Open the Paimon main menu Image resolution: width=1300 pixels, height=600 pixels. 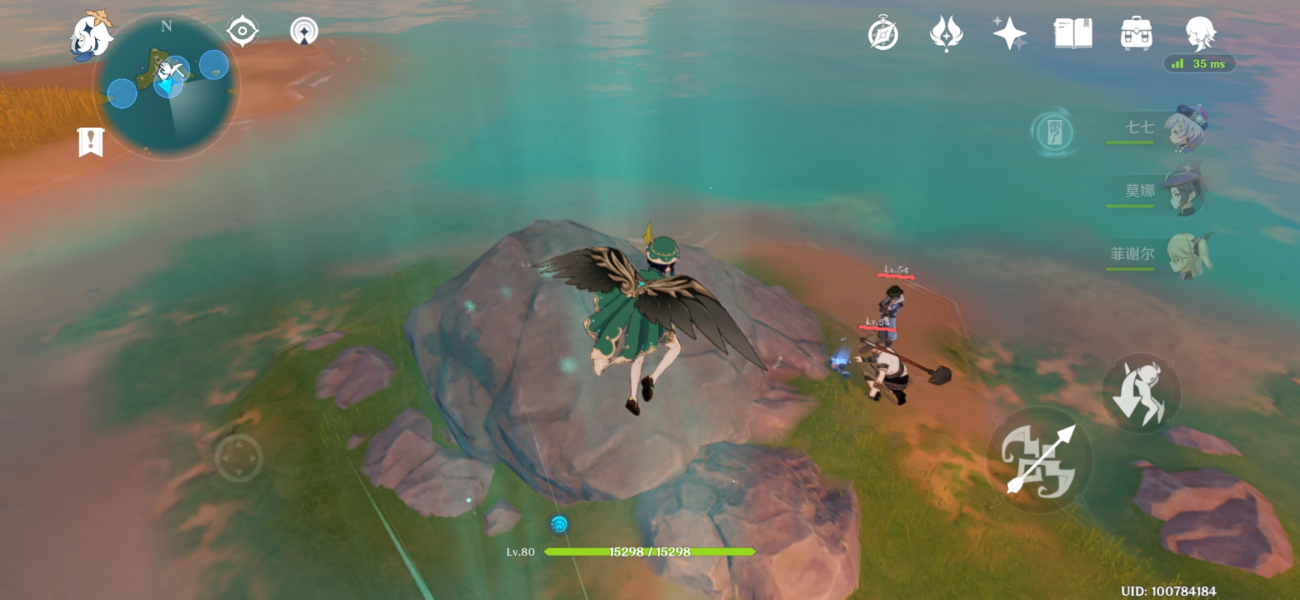pos(90,35)
